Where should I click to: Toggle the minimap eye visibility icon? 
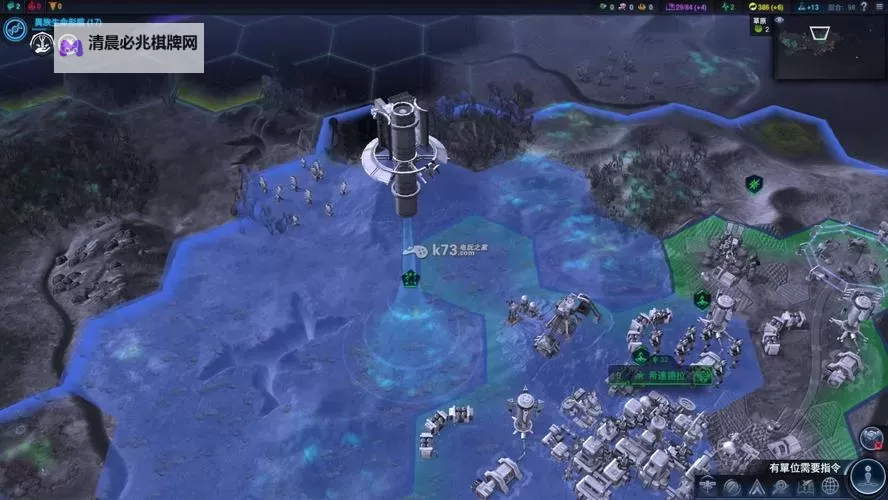click(x=779, y=19)
